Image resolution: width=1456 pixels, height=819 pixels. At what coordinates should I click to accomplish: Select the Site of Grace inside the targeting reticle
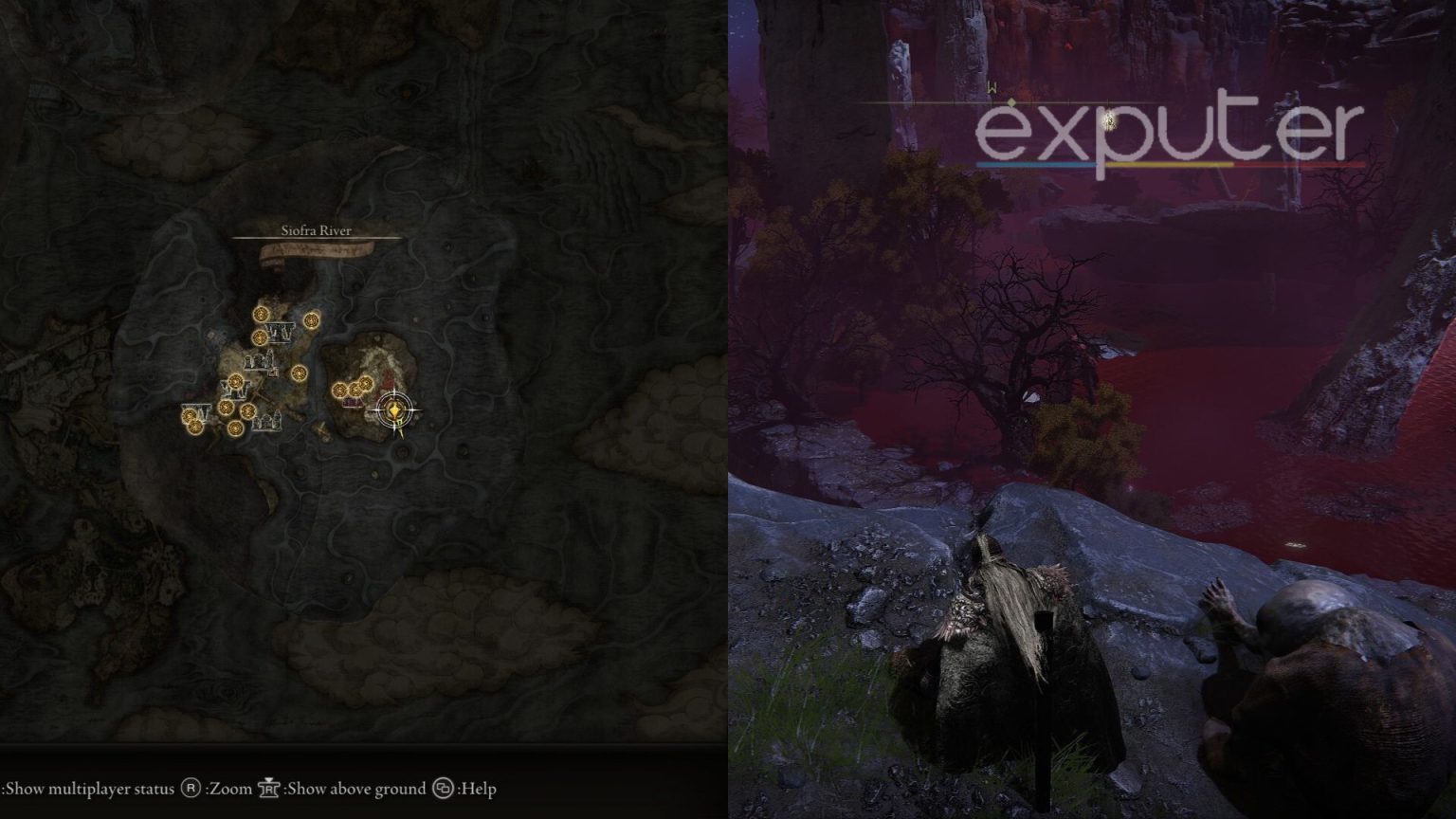[x=394, y=409]
